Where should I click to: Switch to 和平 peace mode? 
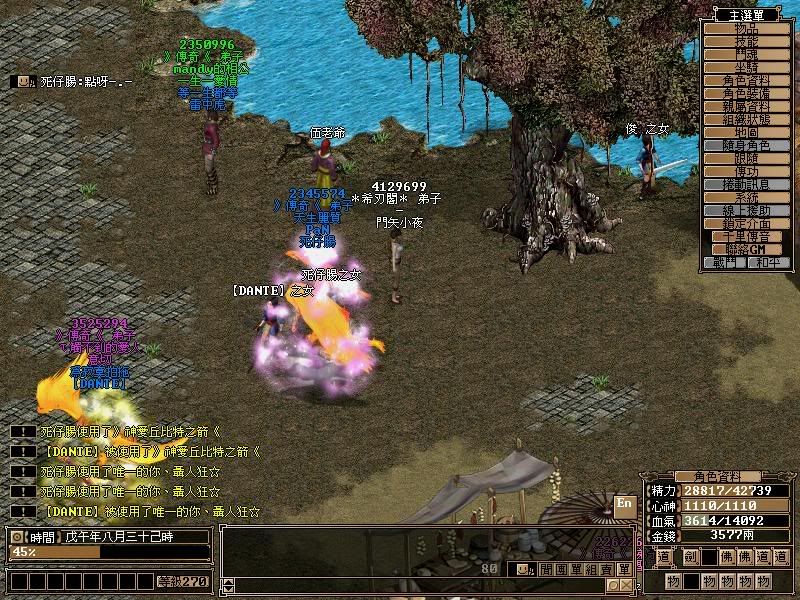767,262
